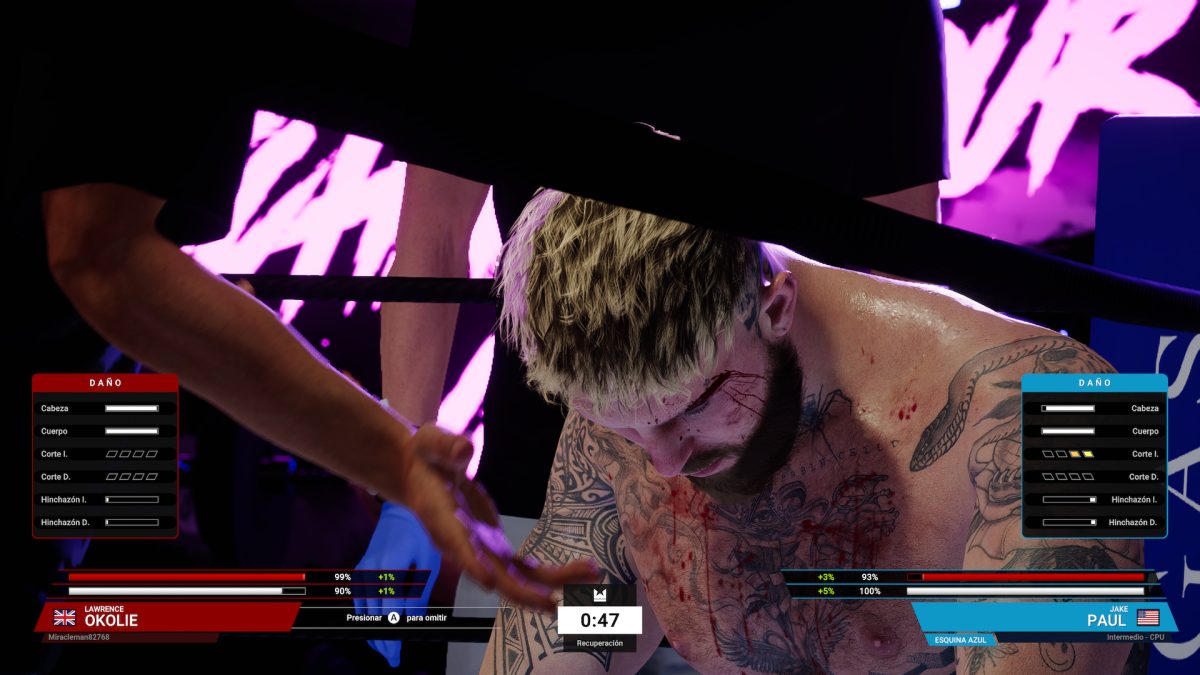
Task: Click the Esquina Azul corner tag
Action: pos(959,640)
